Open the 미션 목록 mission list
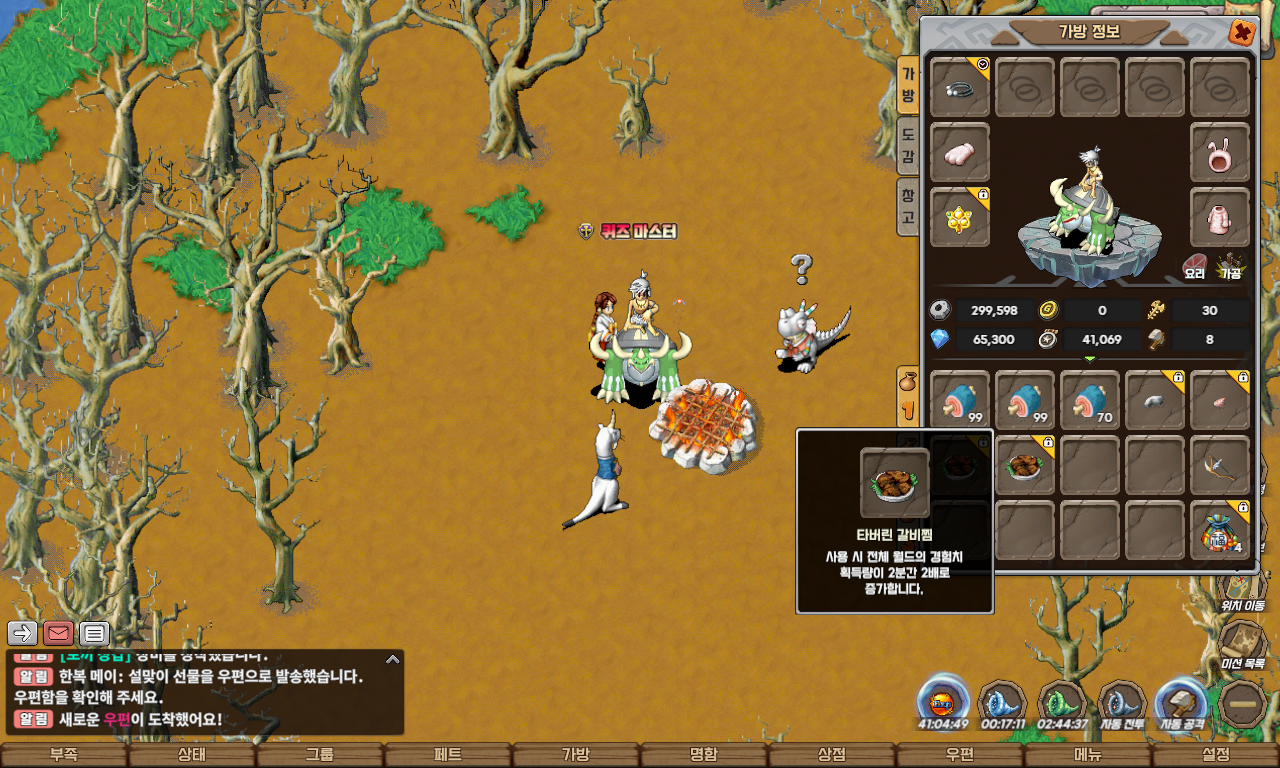 click(x=1243, y=644)
